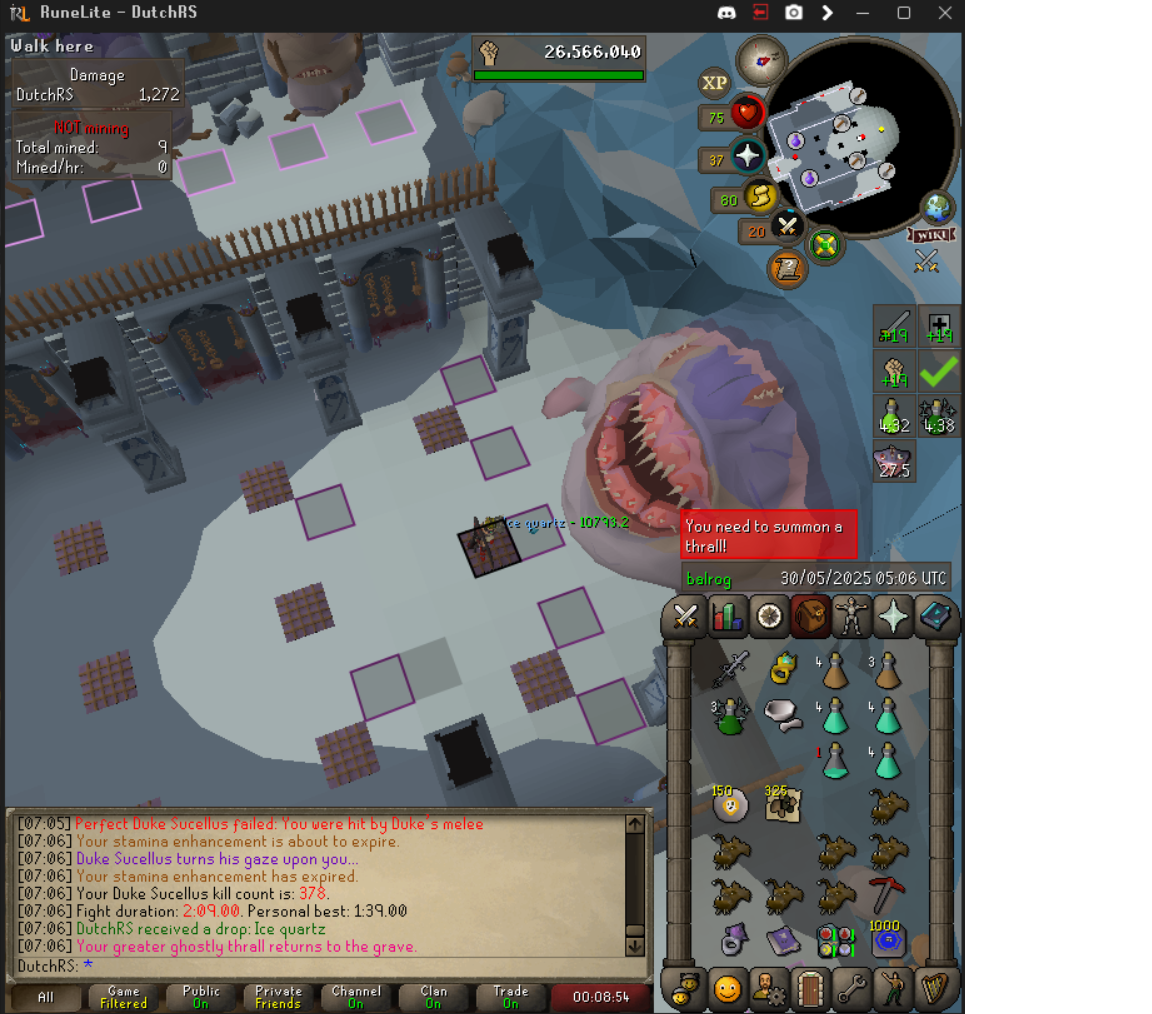Open the Worn Equipment tab
Viewport: 1152px width, 1014px height.
(x=851, y=616)
